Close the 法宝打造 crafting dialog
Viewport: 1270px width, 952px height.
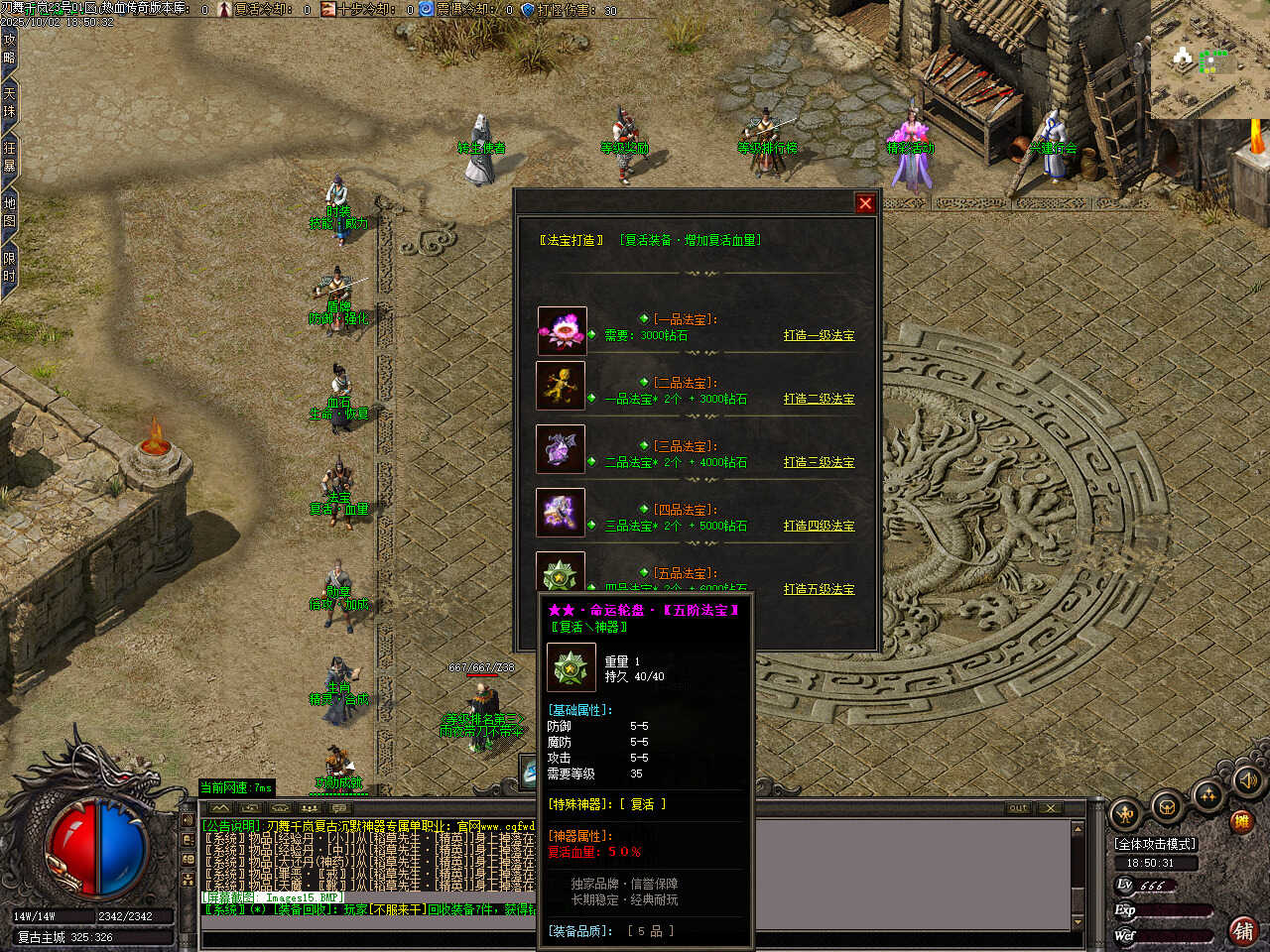865,203
